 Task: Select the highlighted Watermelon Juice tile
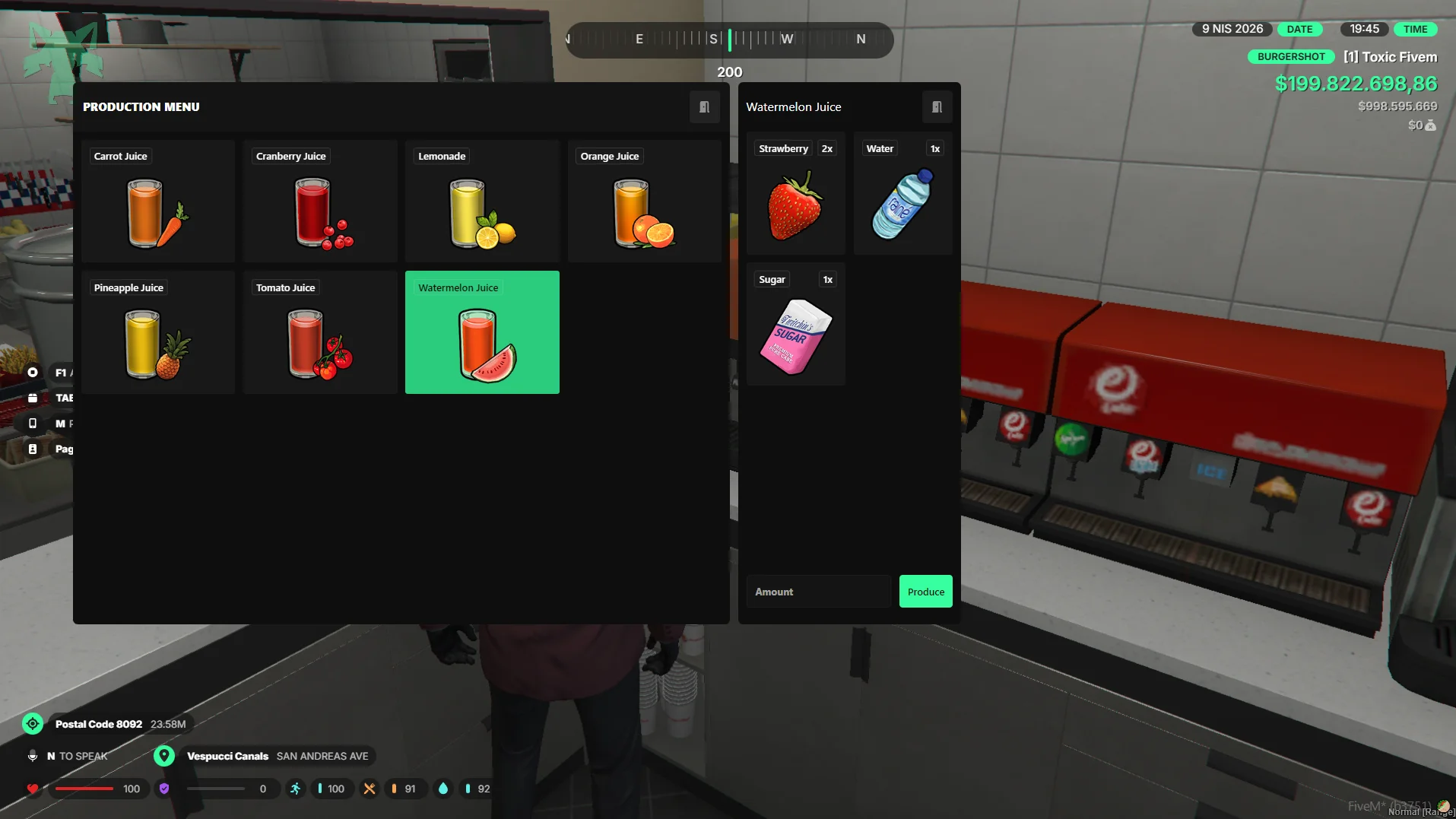[x=482, y=332]
